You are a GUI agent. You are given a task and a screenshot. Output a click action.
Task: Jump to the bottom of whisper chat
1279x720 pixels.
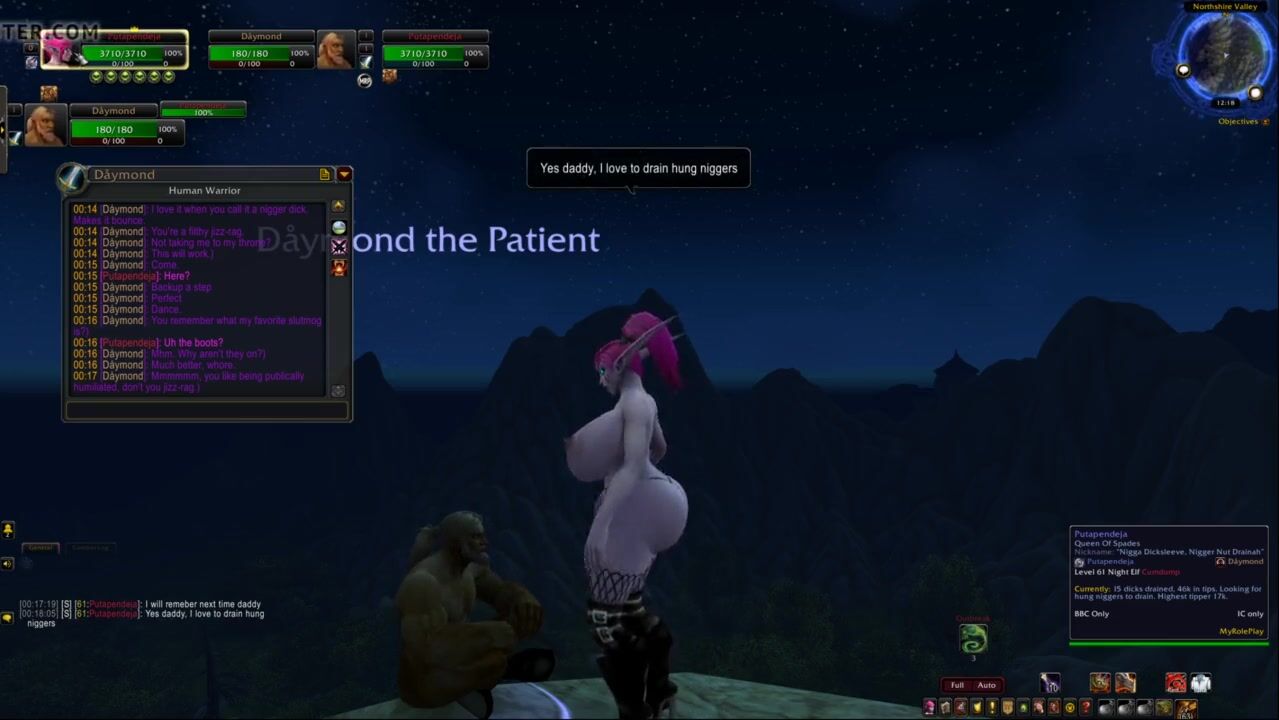338,391
